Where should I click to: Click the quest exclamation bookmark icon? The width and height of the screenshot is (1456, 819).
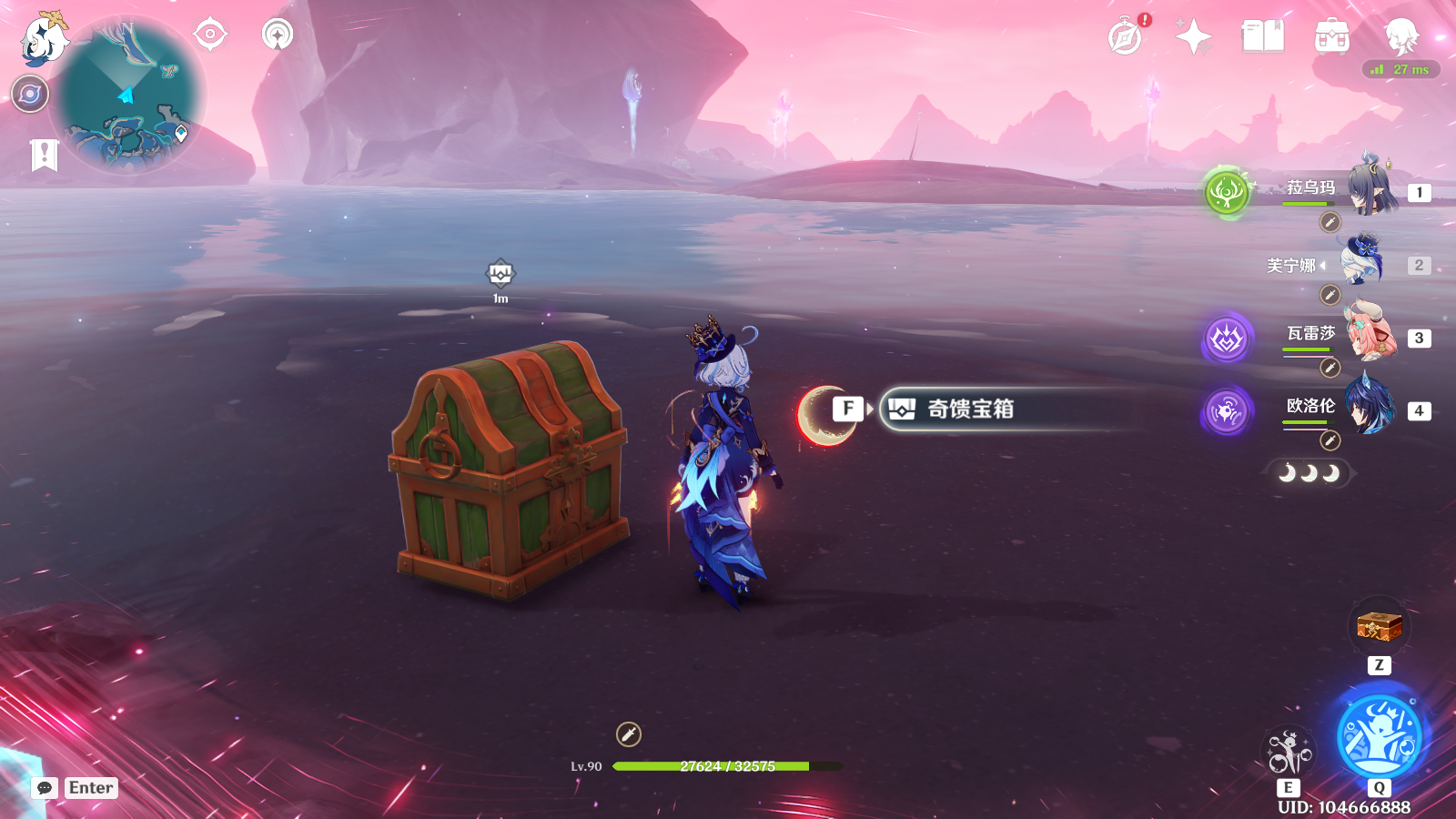[44, 155]
